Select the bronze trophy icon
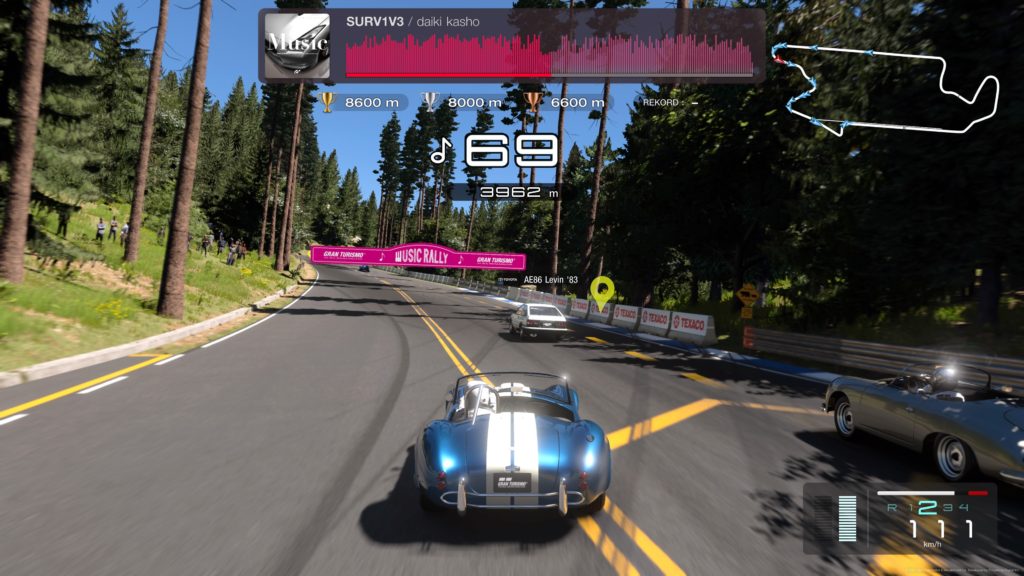Screen dimensions: 1024x576 [x=533, y=101]
